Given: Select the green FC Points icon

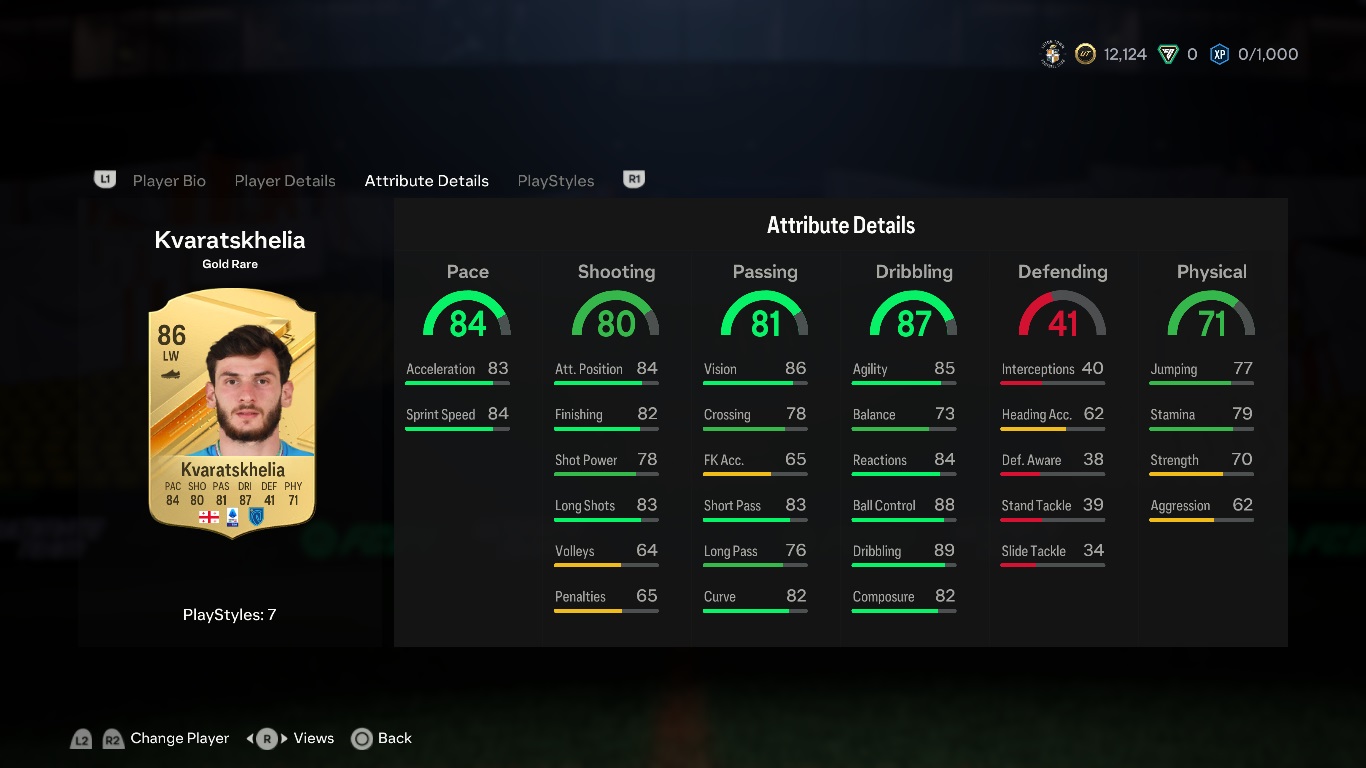Looking at the screenshot, I should point(1168,54).
